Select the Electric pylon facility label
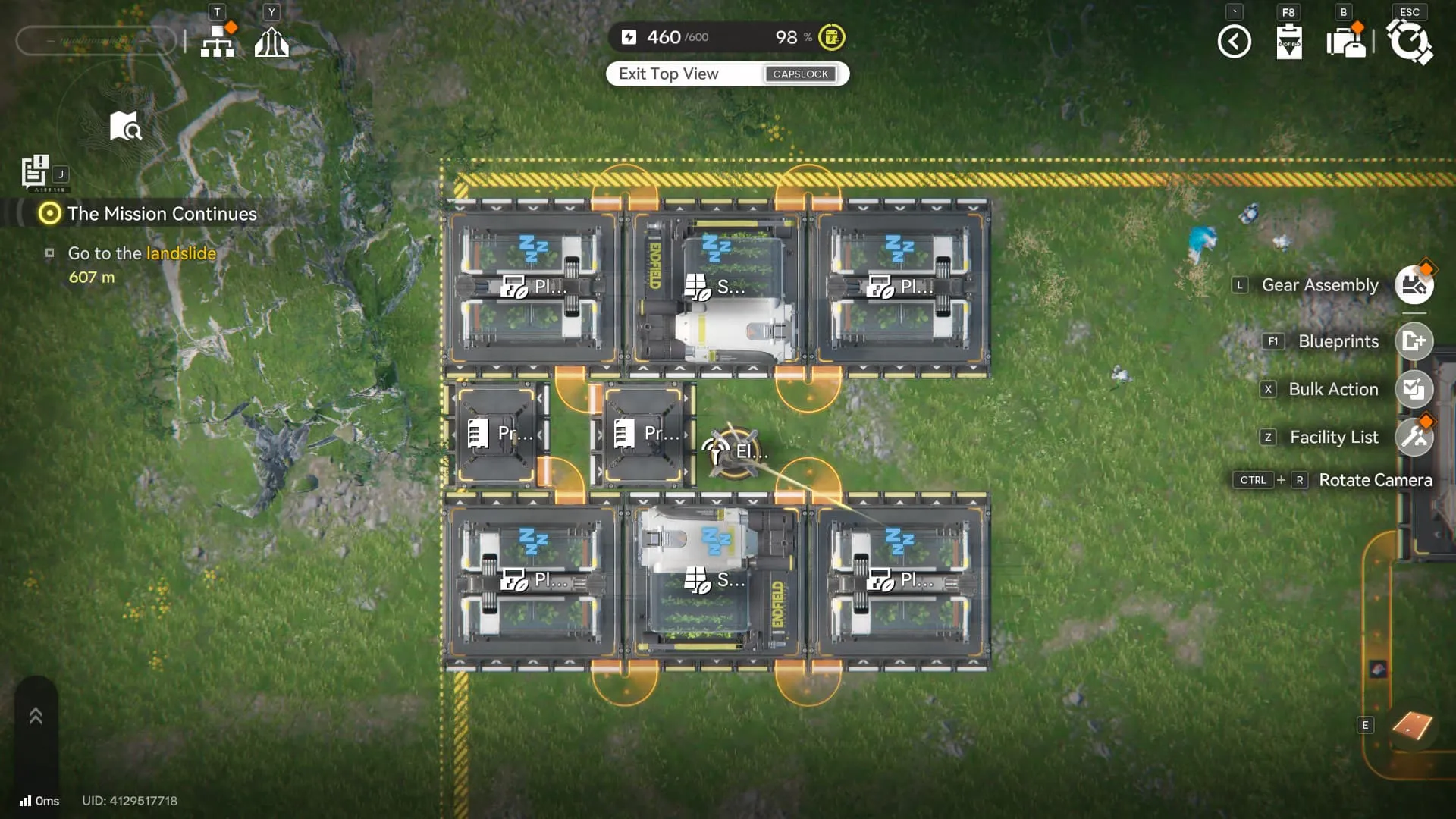This screenshot has height=819, width=1456. tap(734, 452)
